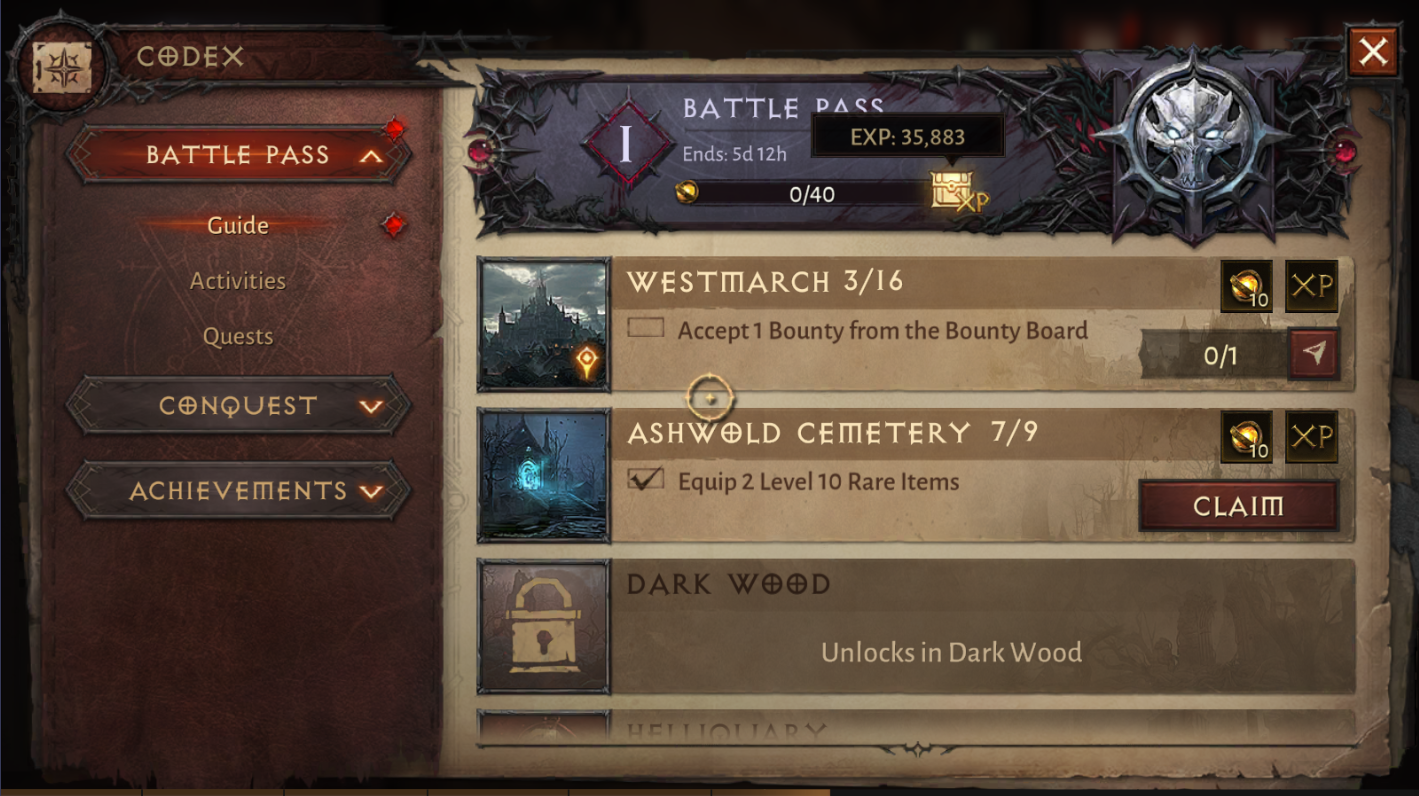Expand the Achievements section
Screen dimensions: 1419x796
(x=237, y=491)
